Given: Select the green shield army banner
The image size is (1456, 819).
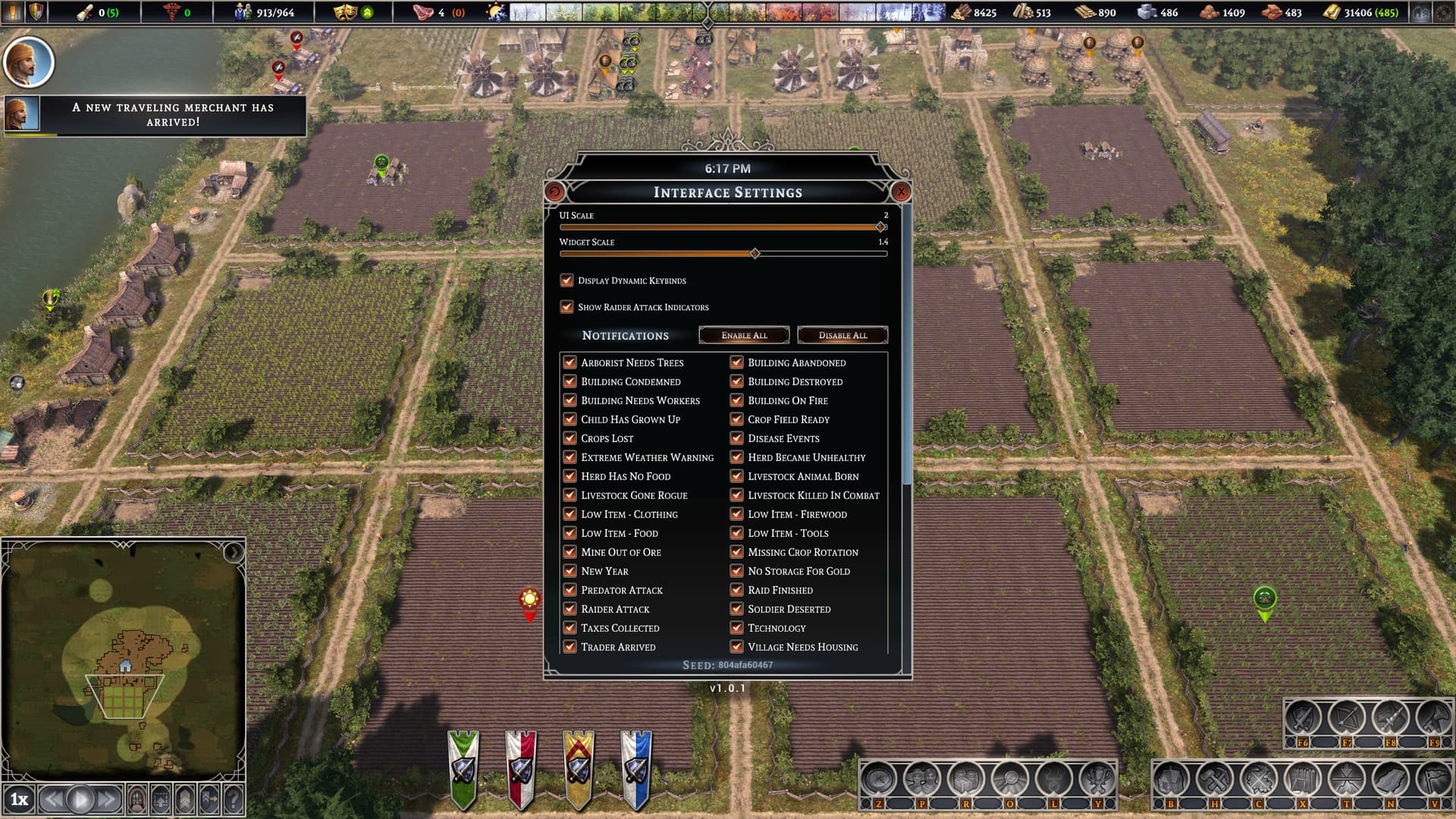Looking at the screenshot, I should 463,767.
